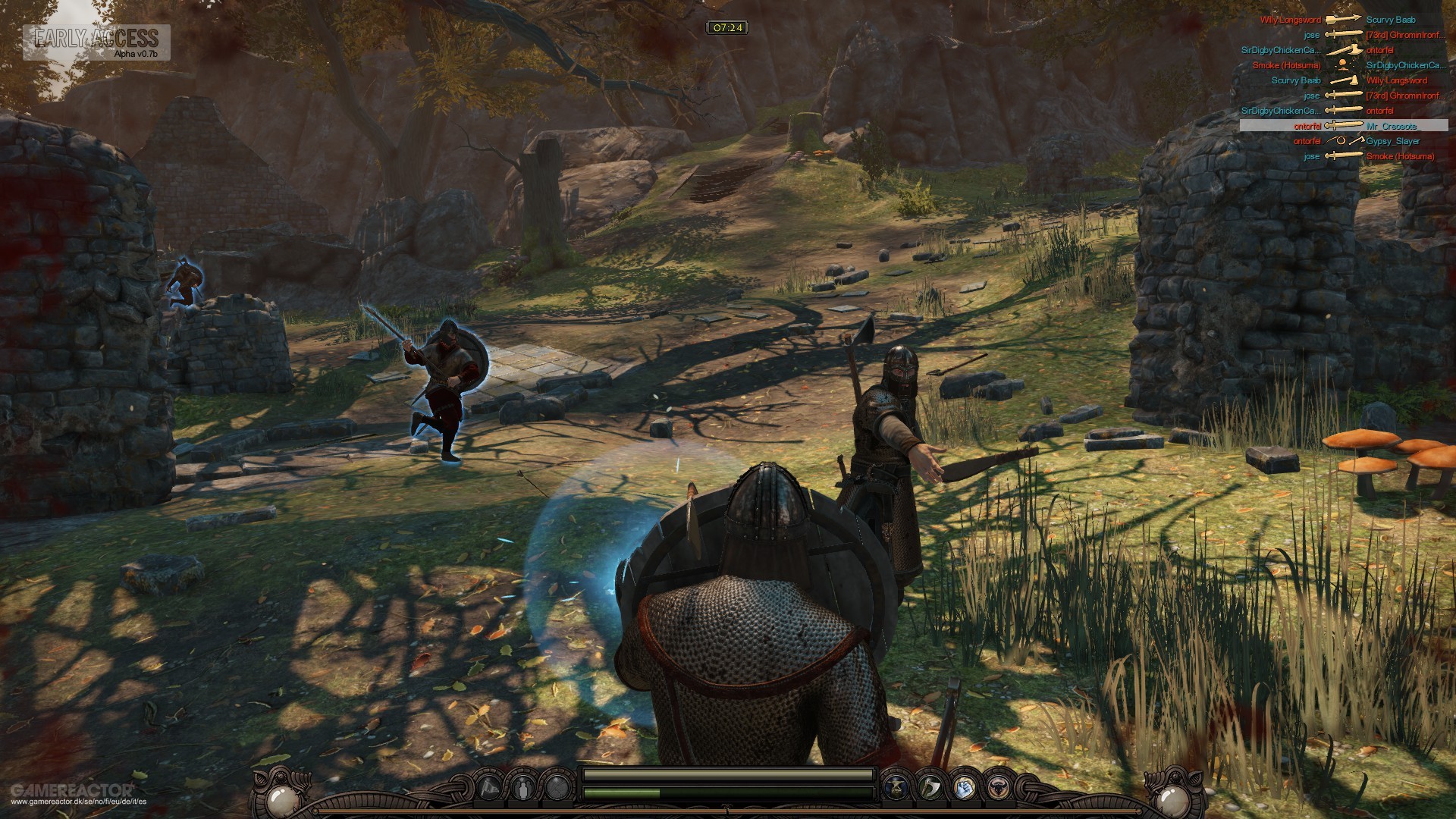Click the Gypsy_Slayer kill feed entry
Image resolution: width=1456 pixels, height=819 pixels.
[x=1344, y=141]
